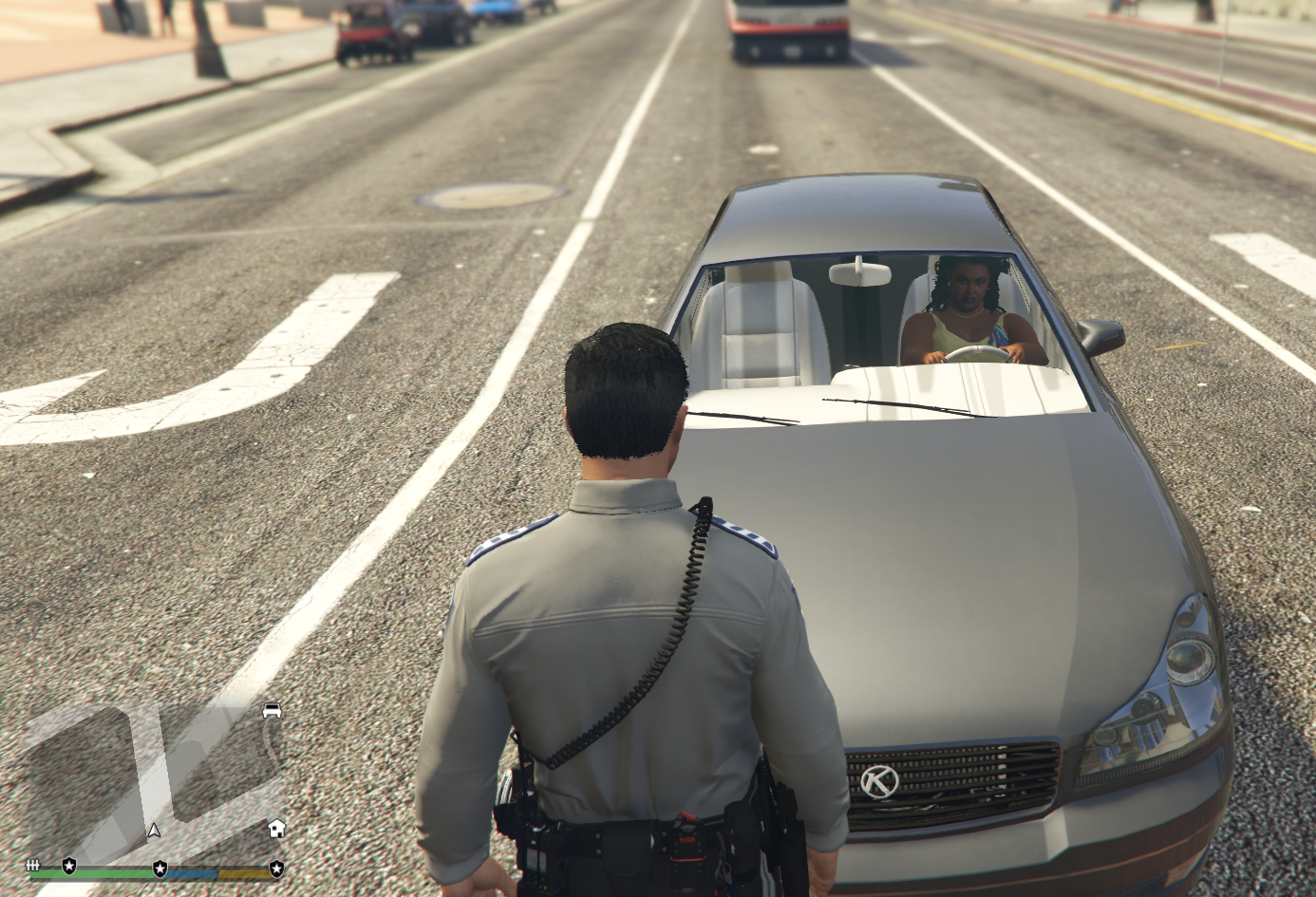Click the player arrow marker on minimap
Screen dimensions: 1316x897
(154, 831)
